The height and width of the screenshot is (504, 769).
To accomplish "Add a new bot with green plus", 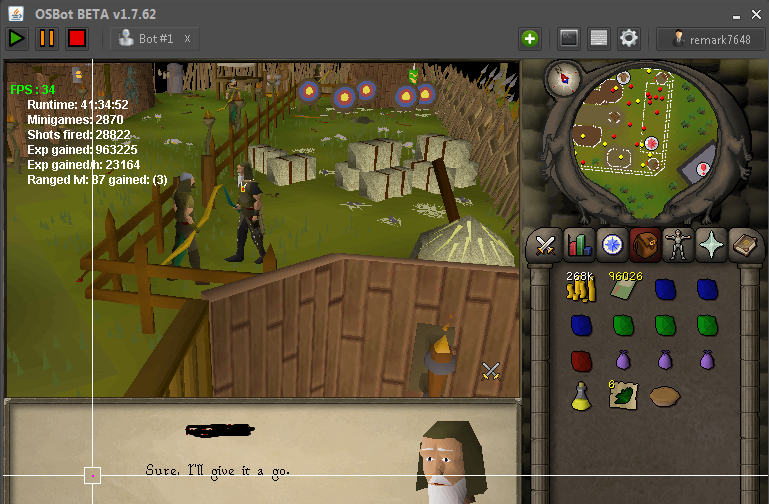I will point(529,39).
